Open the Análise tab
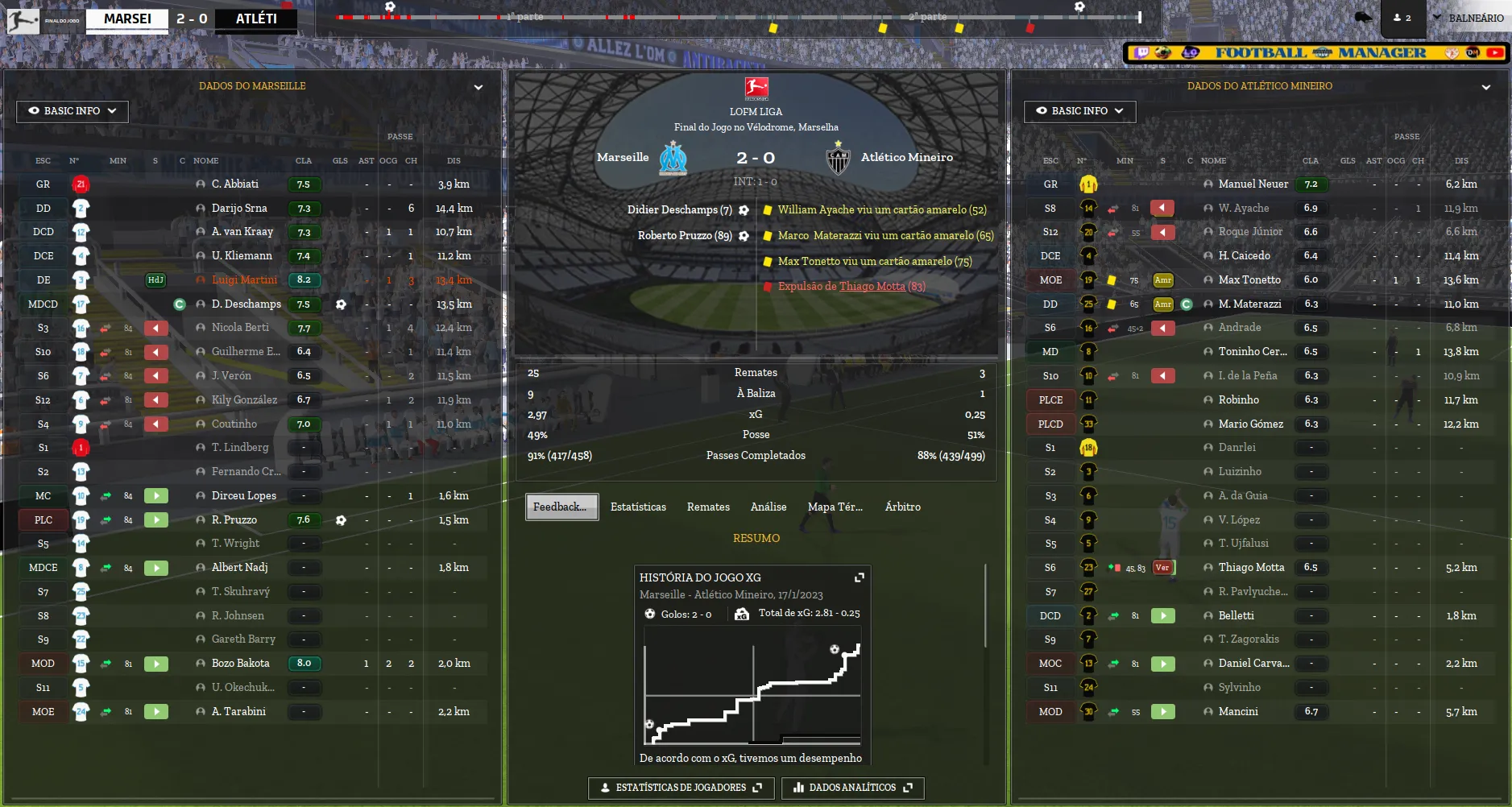This screenshot has height=807, width=1512. [768, 507]
